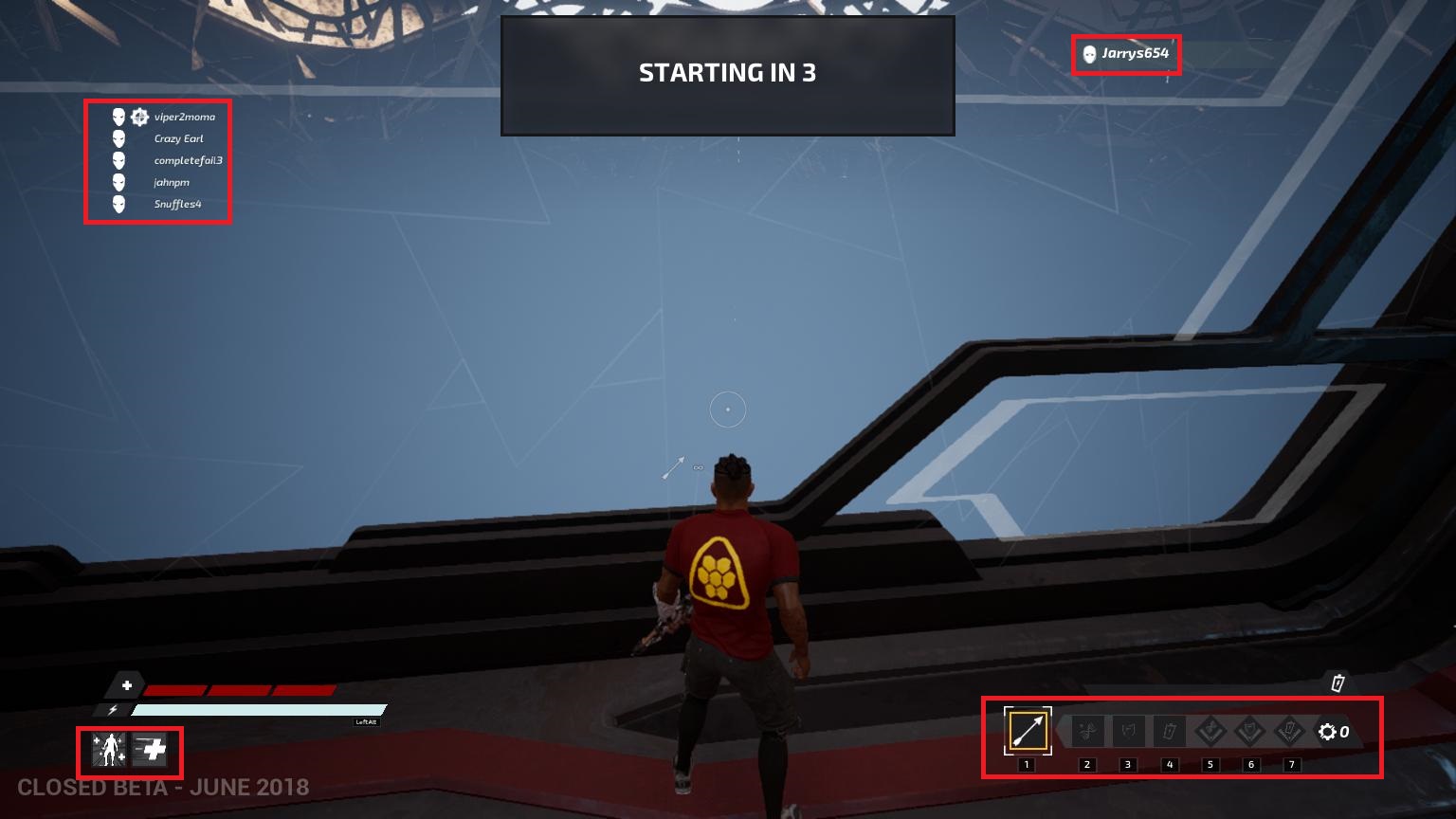This screenshot has width=1456, height=819.
Task: Click the Snuffles4 player entry
Action: [178, 204]
